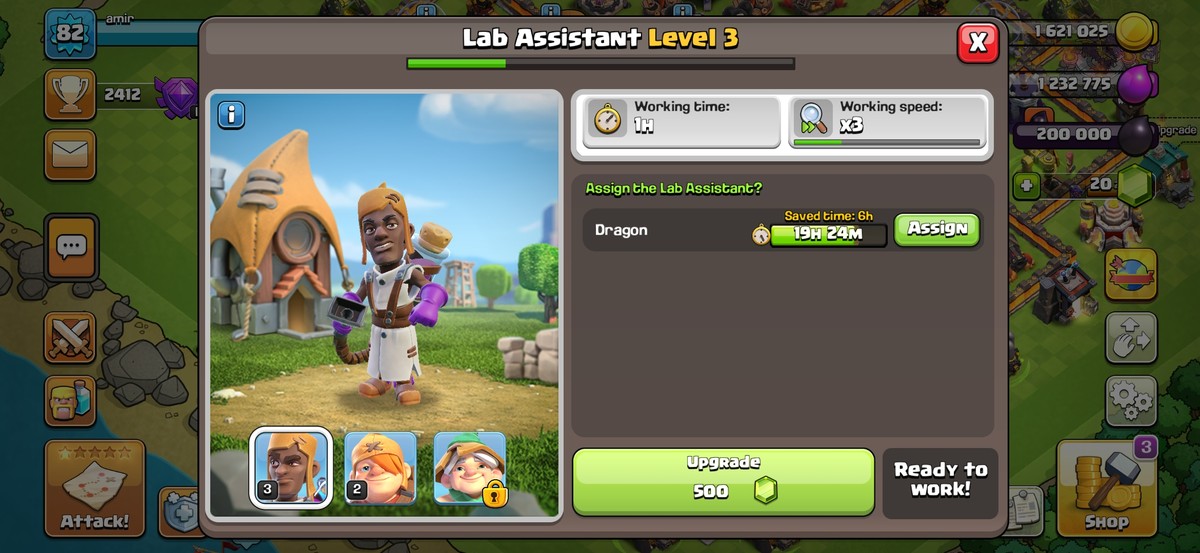This screenshot has height=553, width=1200.
Task: Select the locked green-hat helper portrait
Action: point(470,468)
